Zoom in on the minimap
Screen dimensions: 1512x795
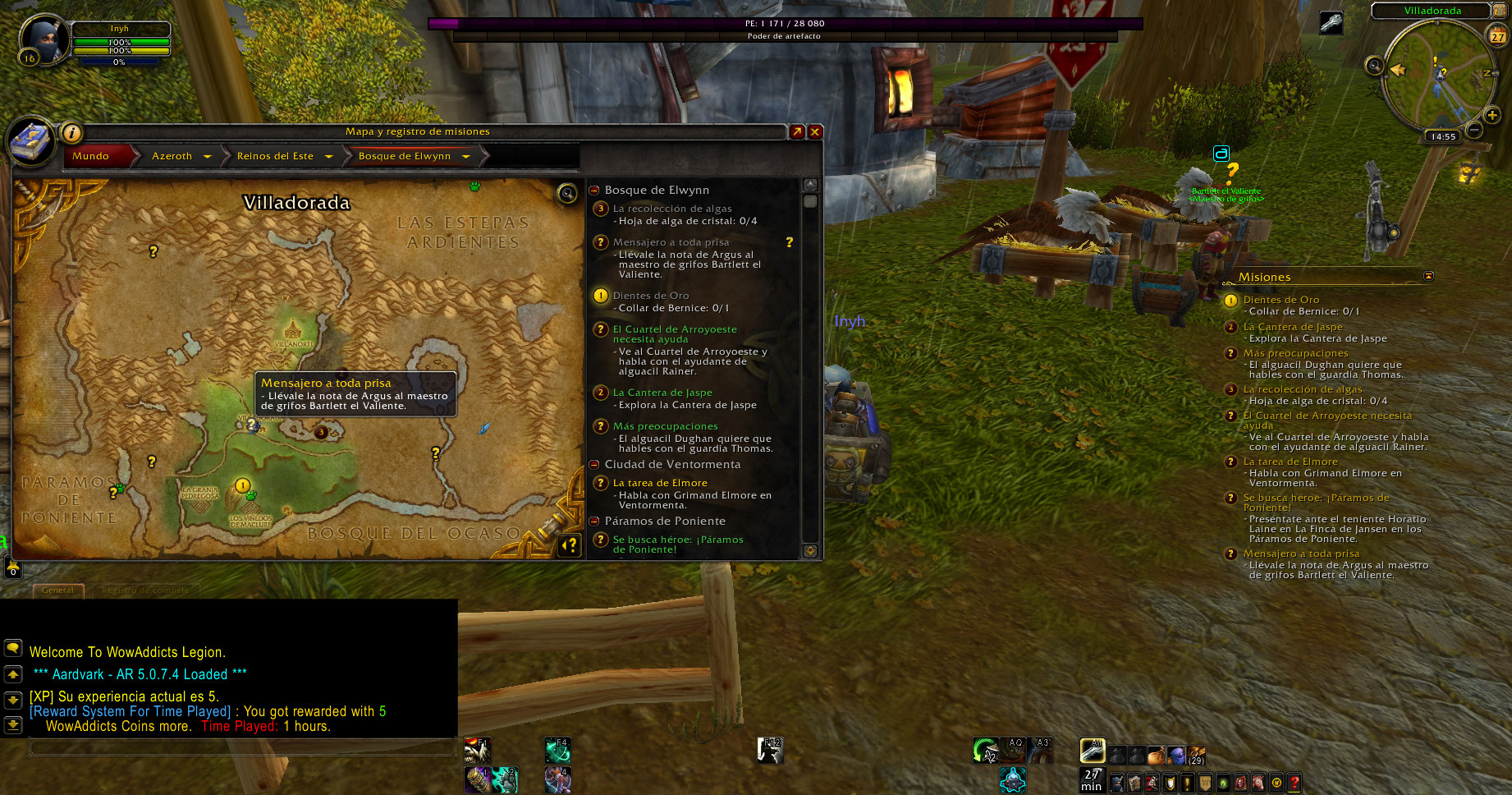(1492, 115)
